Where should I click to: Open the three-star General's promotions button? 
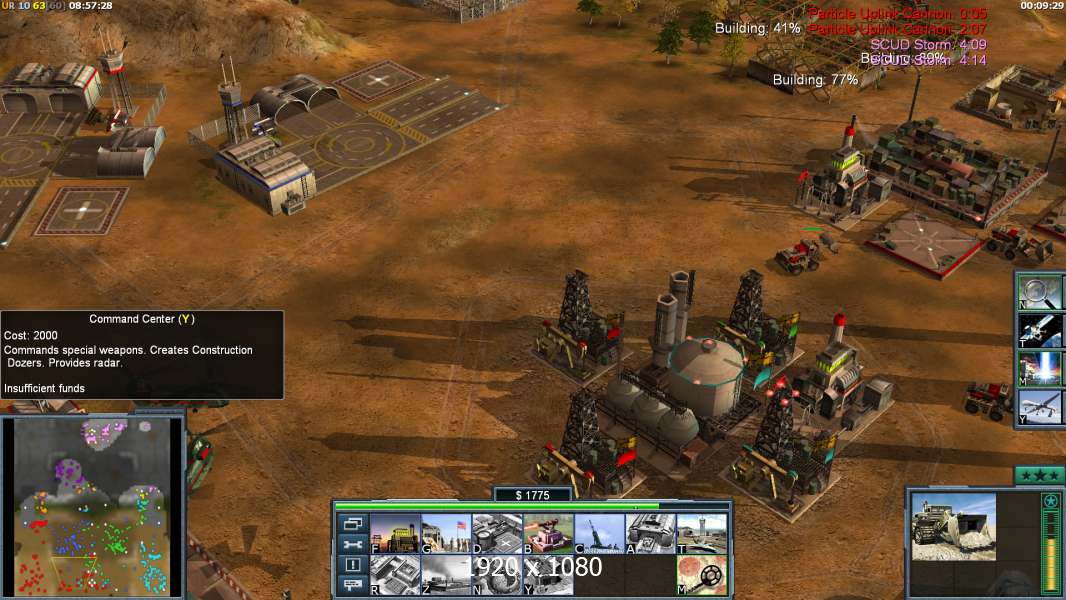[1039, 475]
